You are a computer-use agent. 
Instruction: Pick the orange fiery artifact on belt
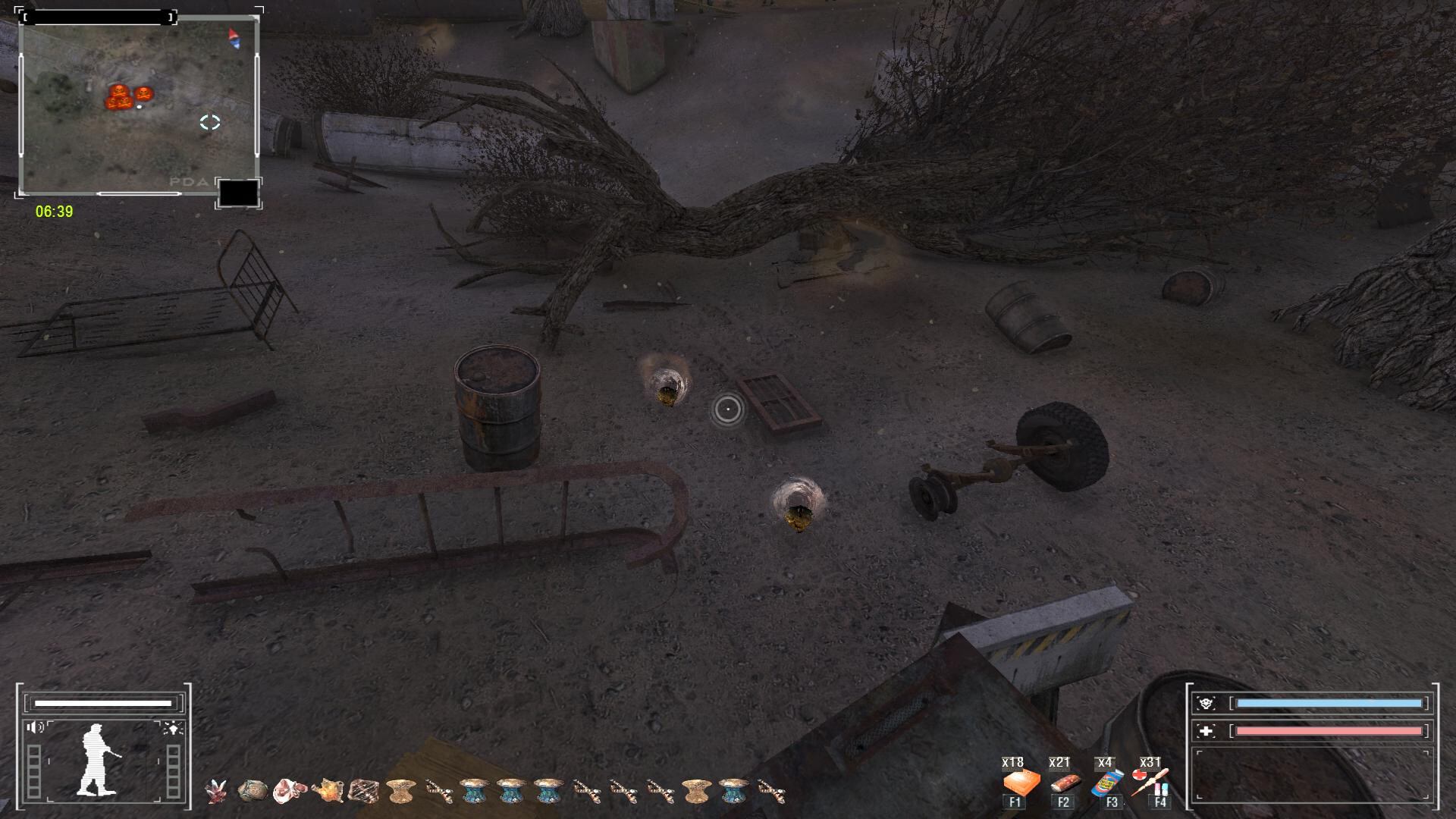pos(327,791)
